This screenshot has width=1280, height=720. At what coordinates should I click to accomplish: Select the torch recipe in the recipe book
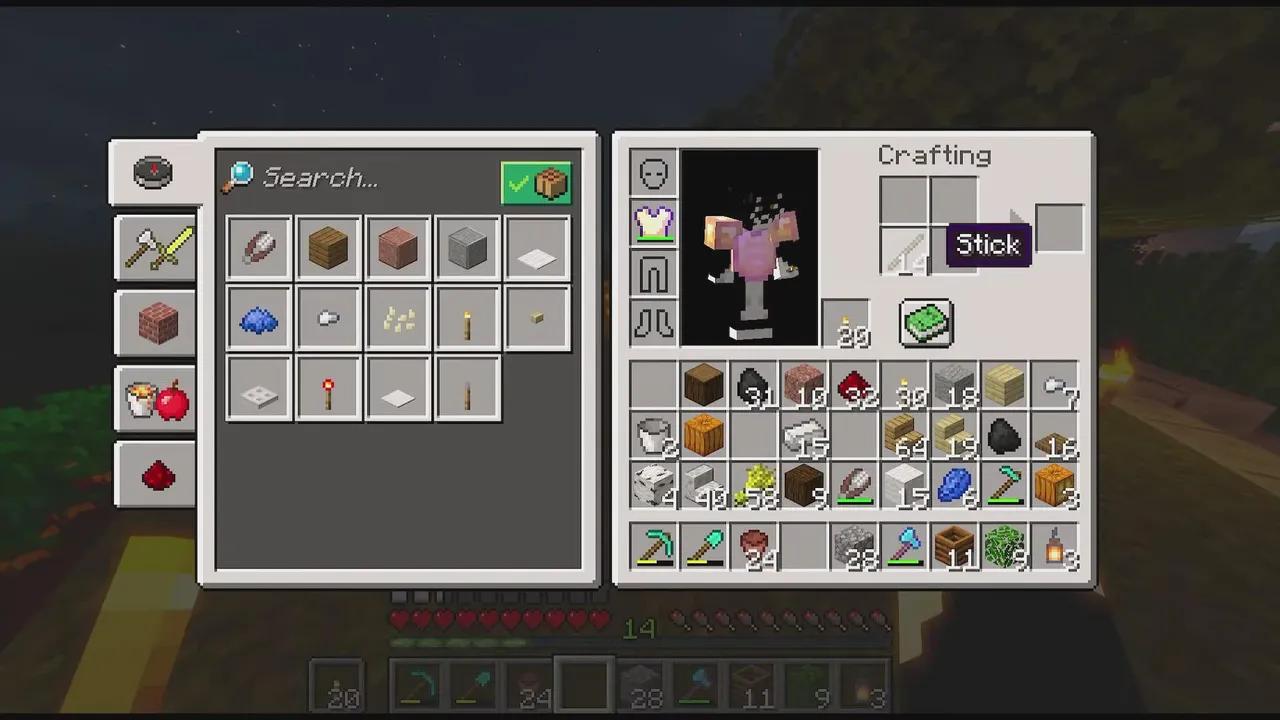click(467, 318)
